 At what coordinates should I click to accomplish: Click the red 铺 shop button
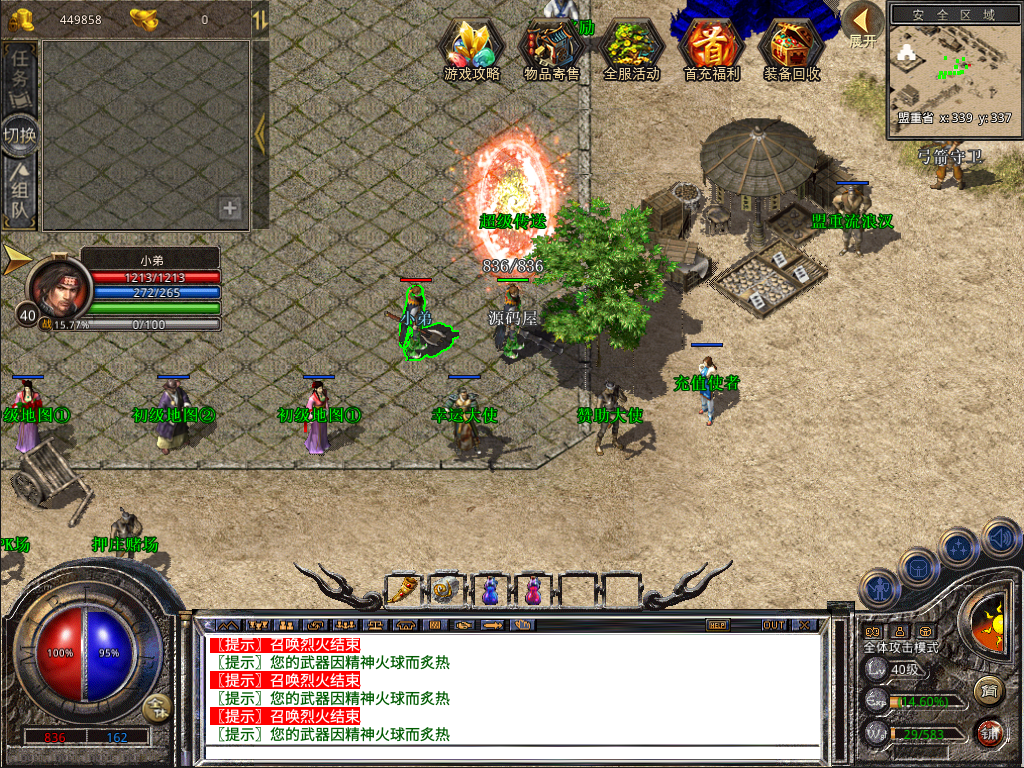point(989,731)
